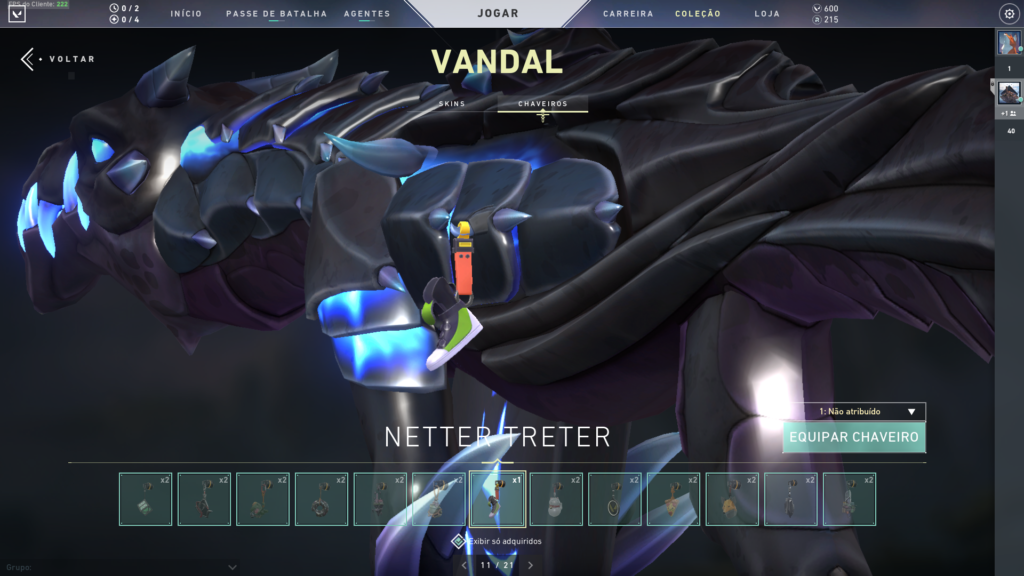Equip the keychain with Equipar Chaveiro
The height and width of the screenshot is (576, 1024).
pyautogui.click(x=854, y=437)
